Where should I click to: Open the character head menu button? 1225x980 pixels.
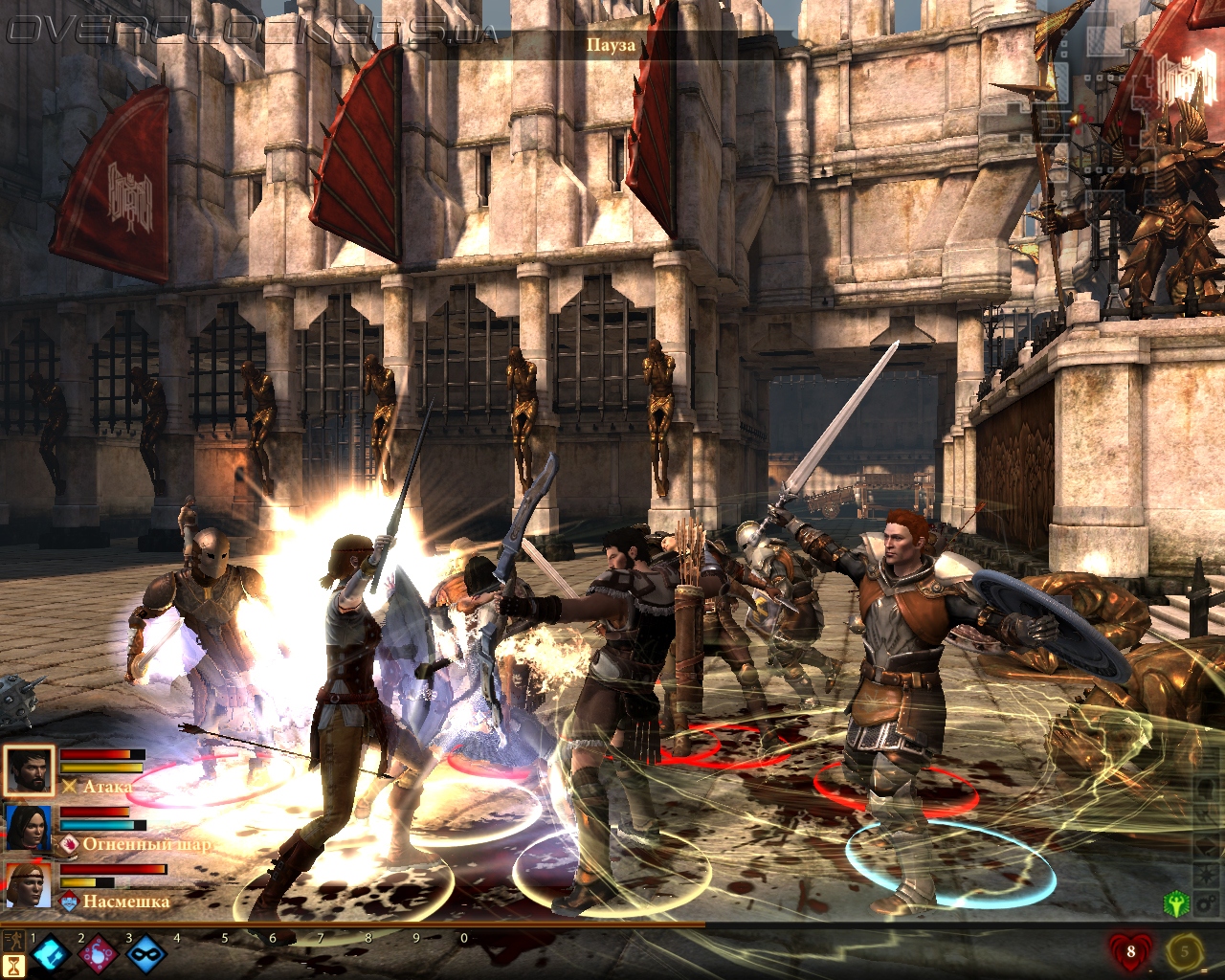pos(1207,791)
